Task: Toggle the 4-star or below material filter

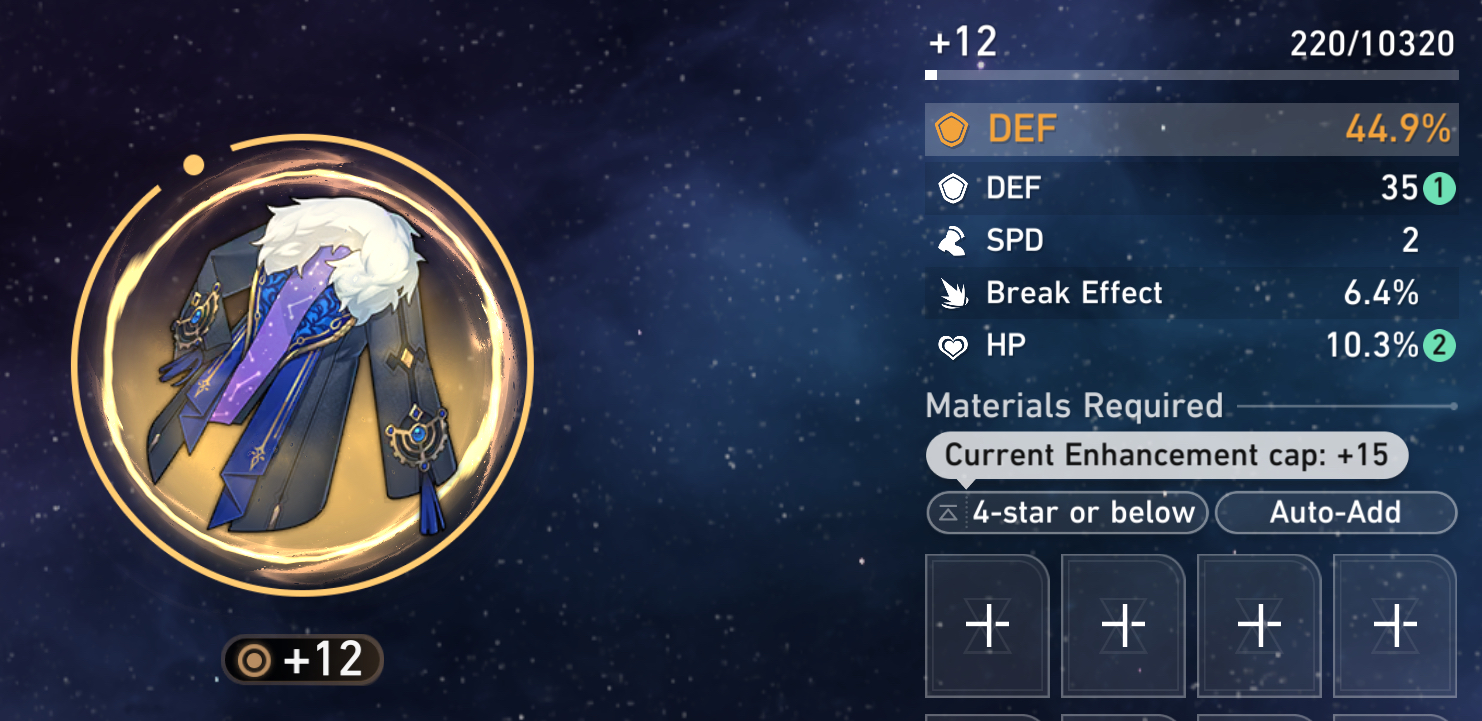Action: click(x=1067, y=512)
